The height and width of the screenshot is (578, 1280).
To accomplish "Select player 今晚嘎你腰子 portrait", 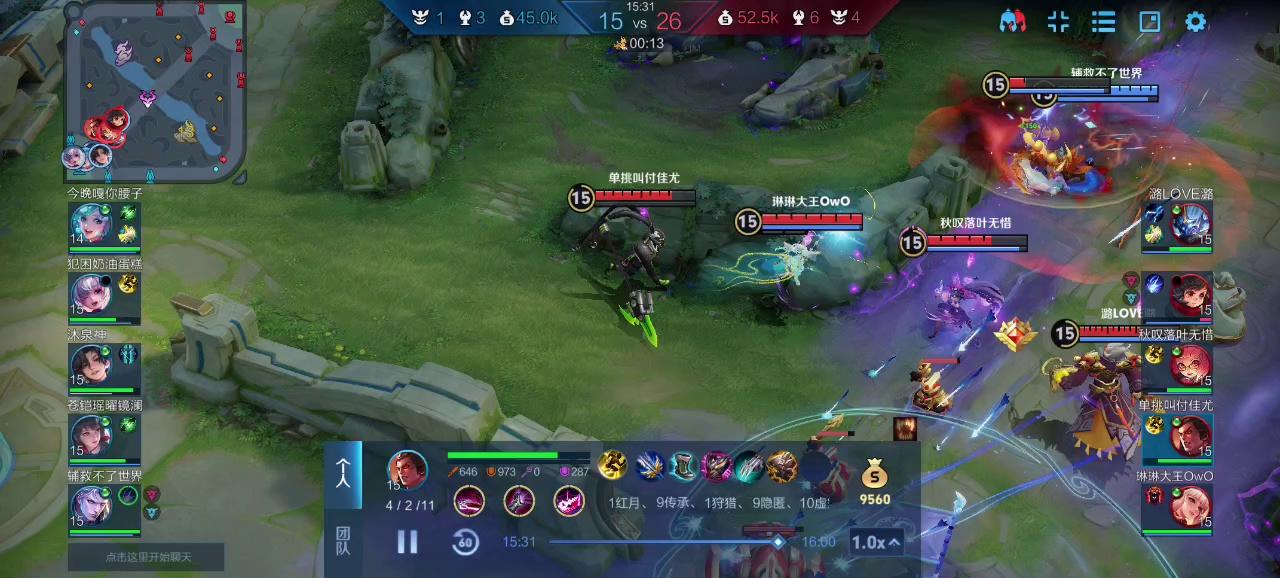I will tap(92, 224).
